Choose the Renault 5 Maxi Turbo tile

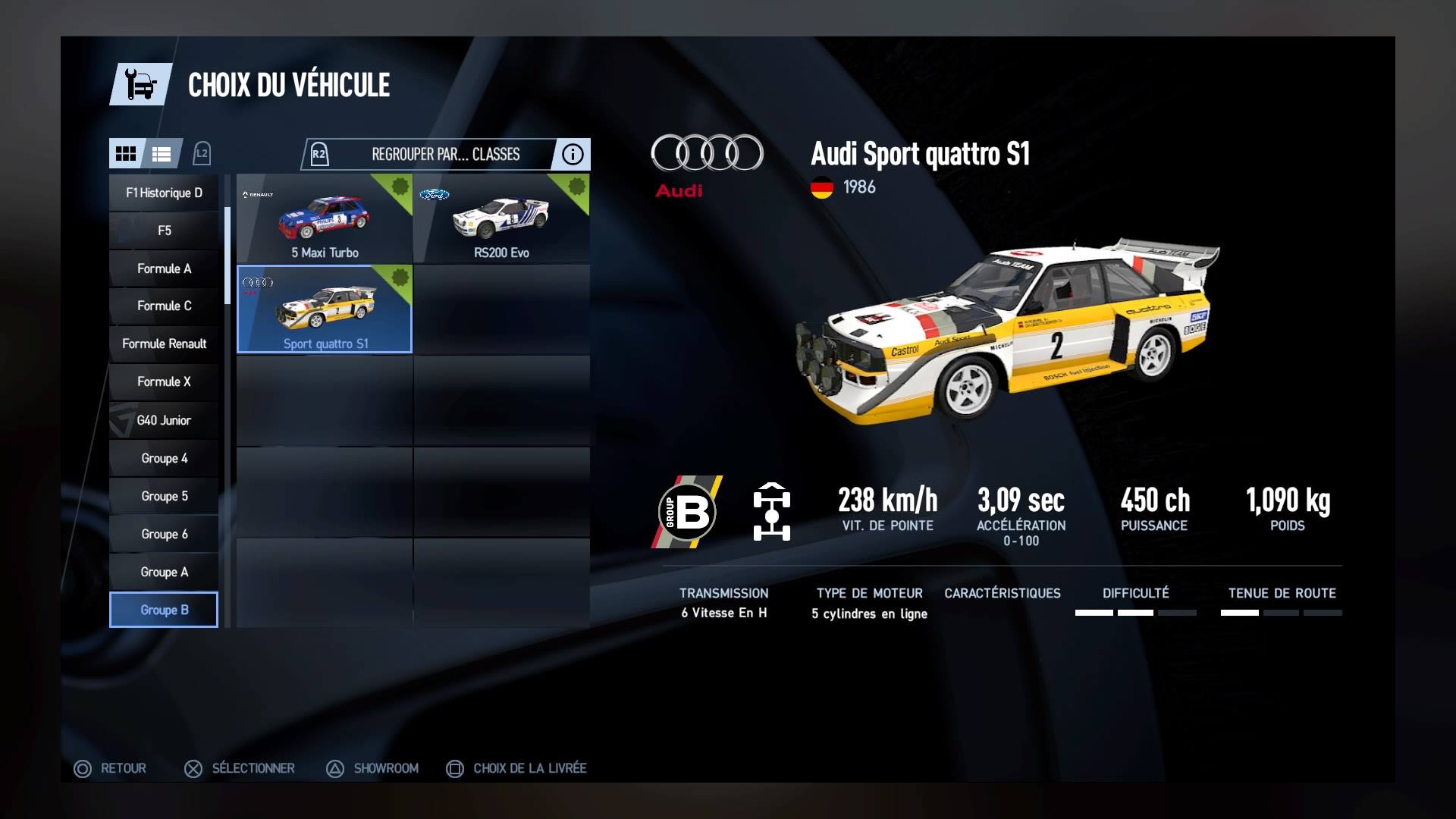point(325,218)
